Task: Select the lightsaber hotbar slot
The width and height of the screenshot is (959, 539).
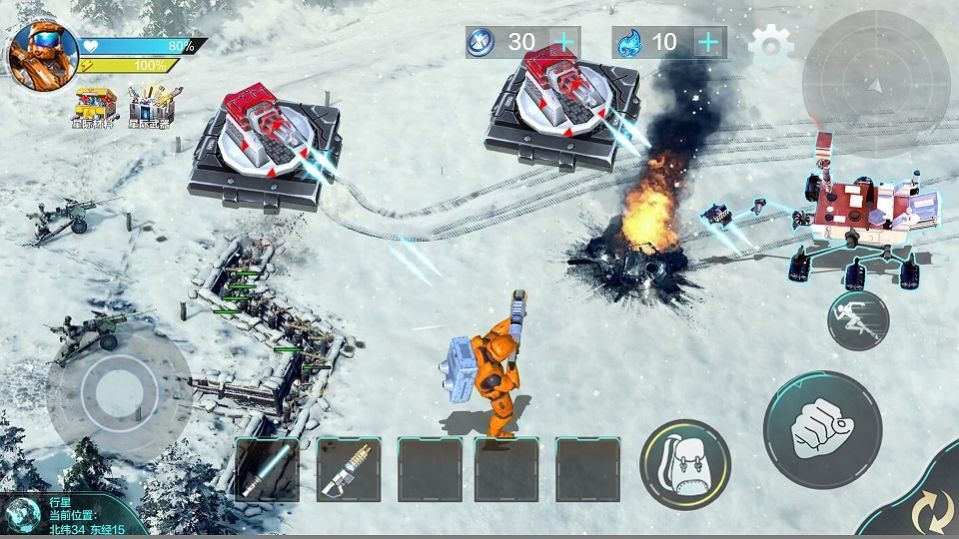Action: click(x=267, y=469)
